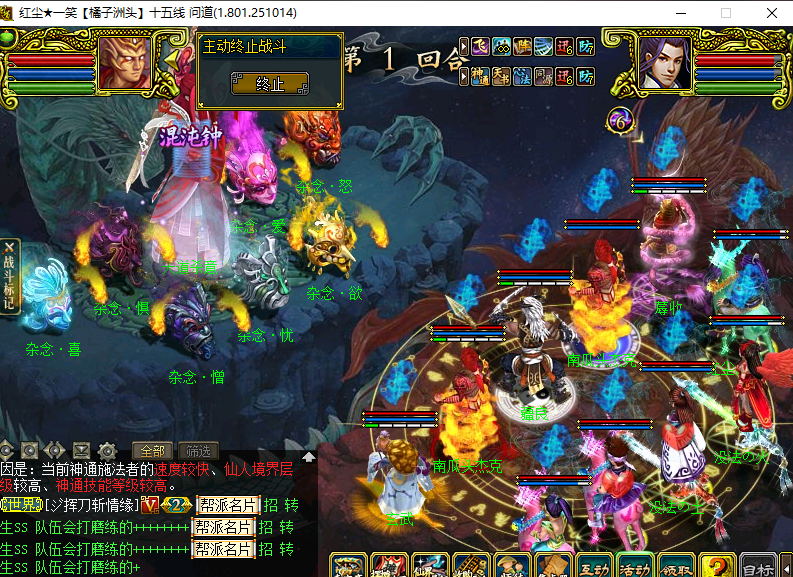Click the 领取 claim rewards button
This screenshot has width=793, height=577.
pyautogui.click(x=677, y=566)
